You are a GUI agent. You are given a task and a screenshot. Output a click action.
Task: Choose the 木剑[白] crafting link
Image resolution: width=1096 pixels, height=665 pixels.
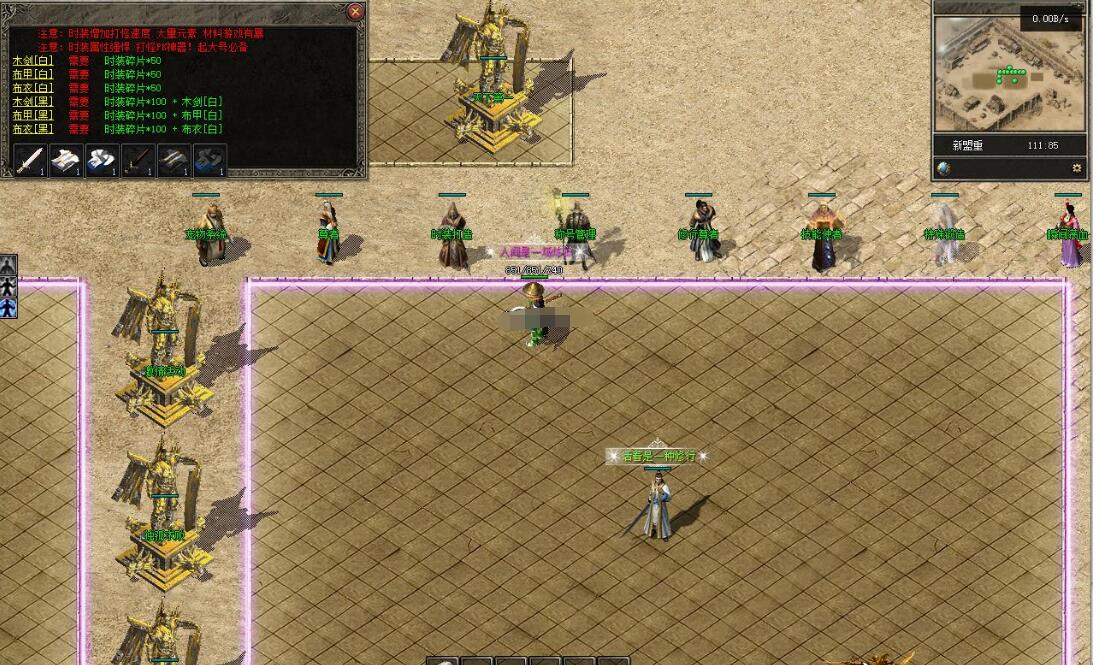[32, 61]
